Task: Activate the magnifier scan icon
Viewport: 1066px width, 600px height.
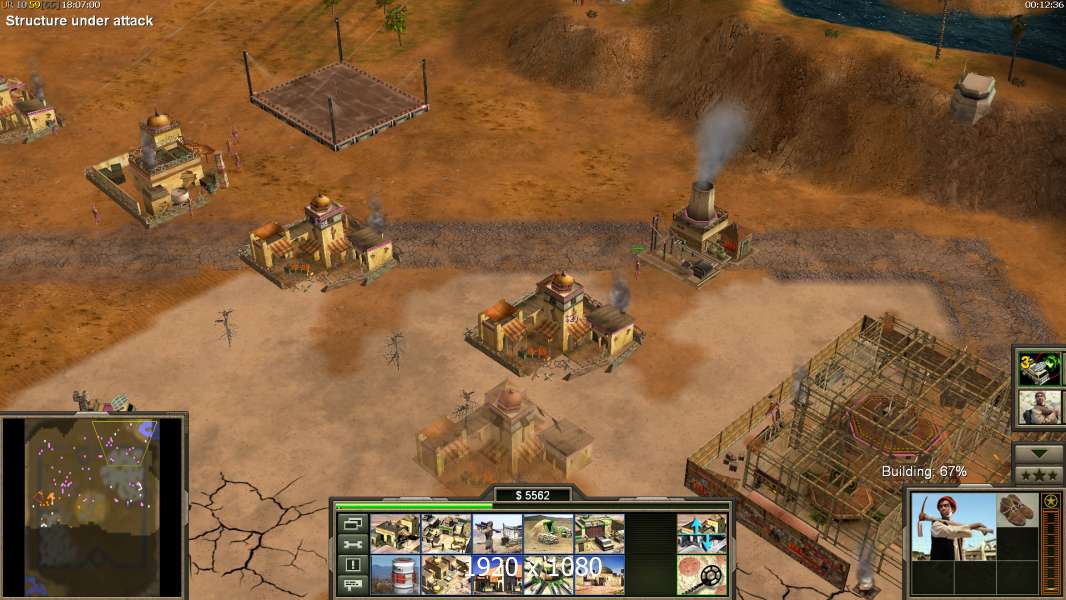Action: 702,574
